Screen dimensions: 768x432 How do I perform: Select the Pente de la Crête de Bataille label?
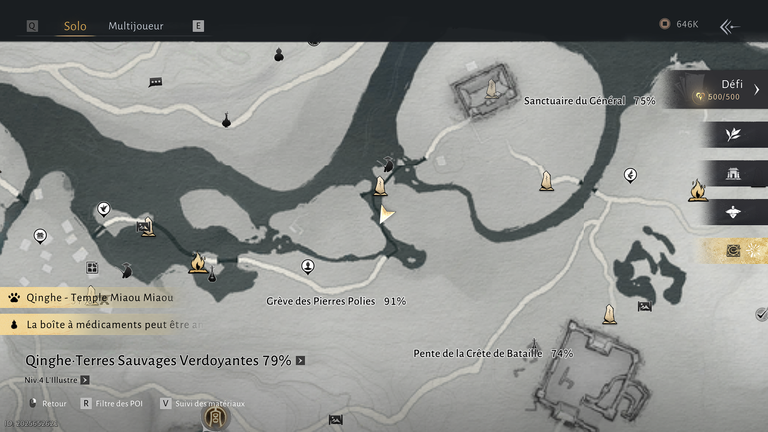[x=493, y=353]
